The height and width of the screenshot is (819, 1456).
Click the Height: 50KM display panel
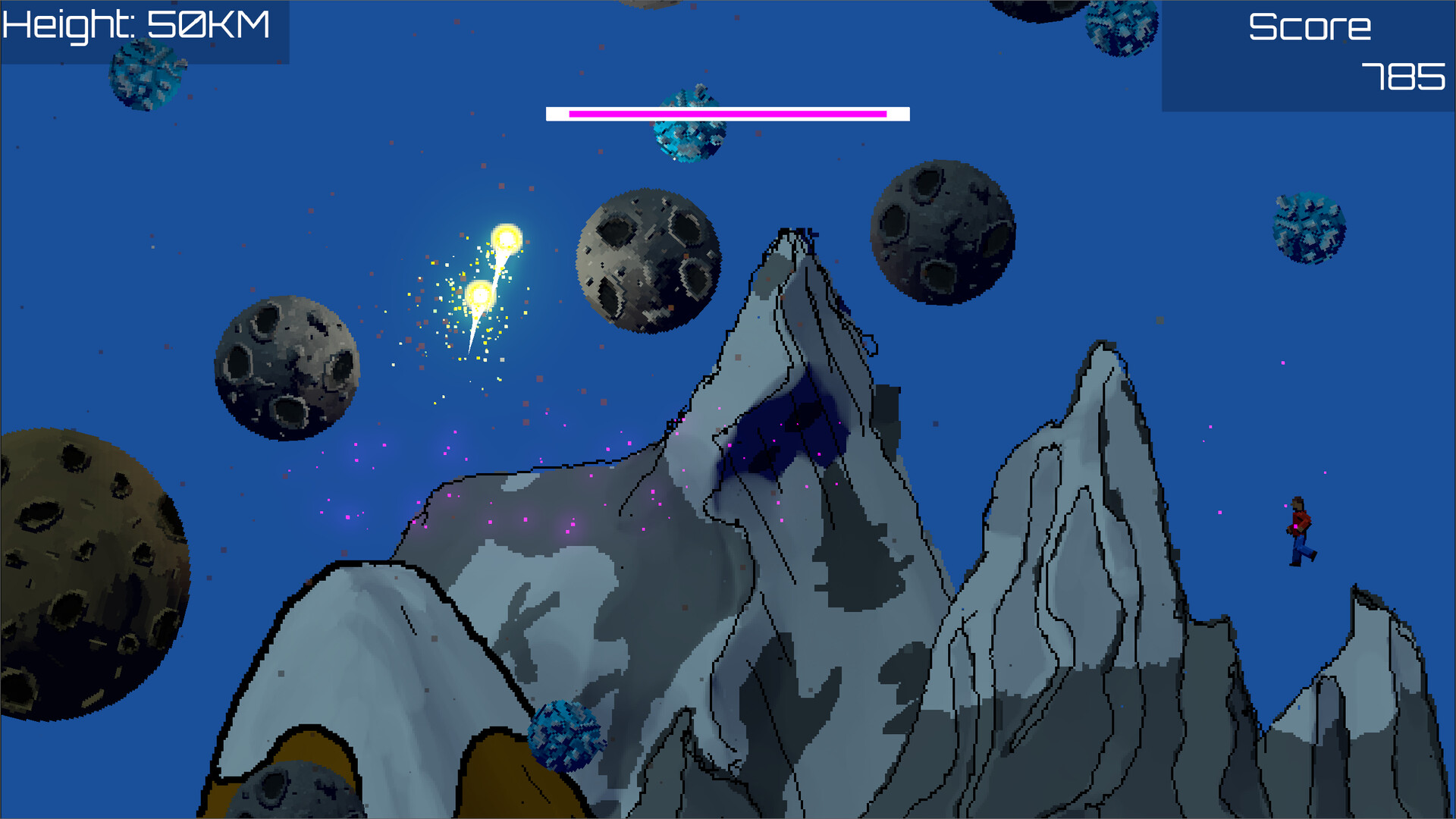pos(140,27)
